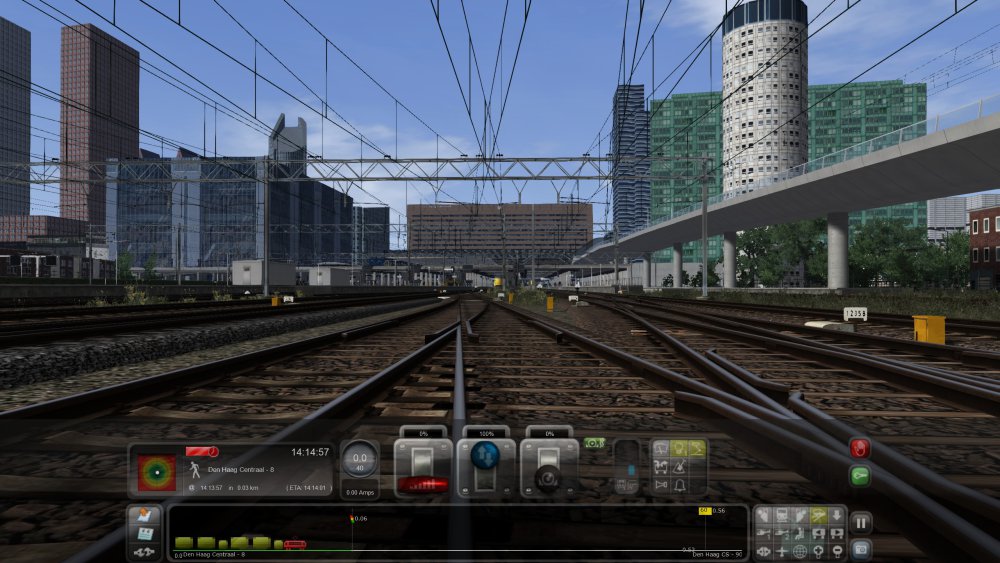Pause the simulation

[860, 522]
